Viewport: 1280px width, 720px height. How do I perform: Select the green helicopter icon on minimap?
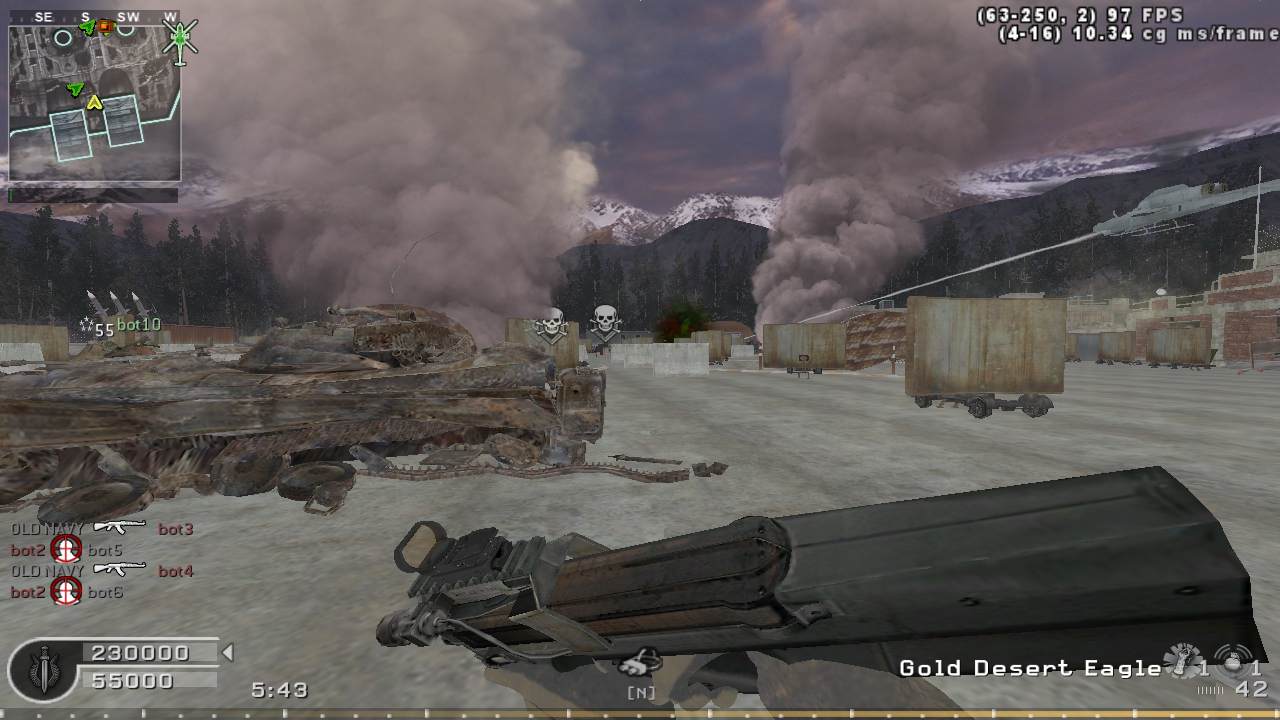181,38
